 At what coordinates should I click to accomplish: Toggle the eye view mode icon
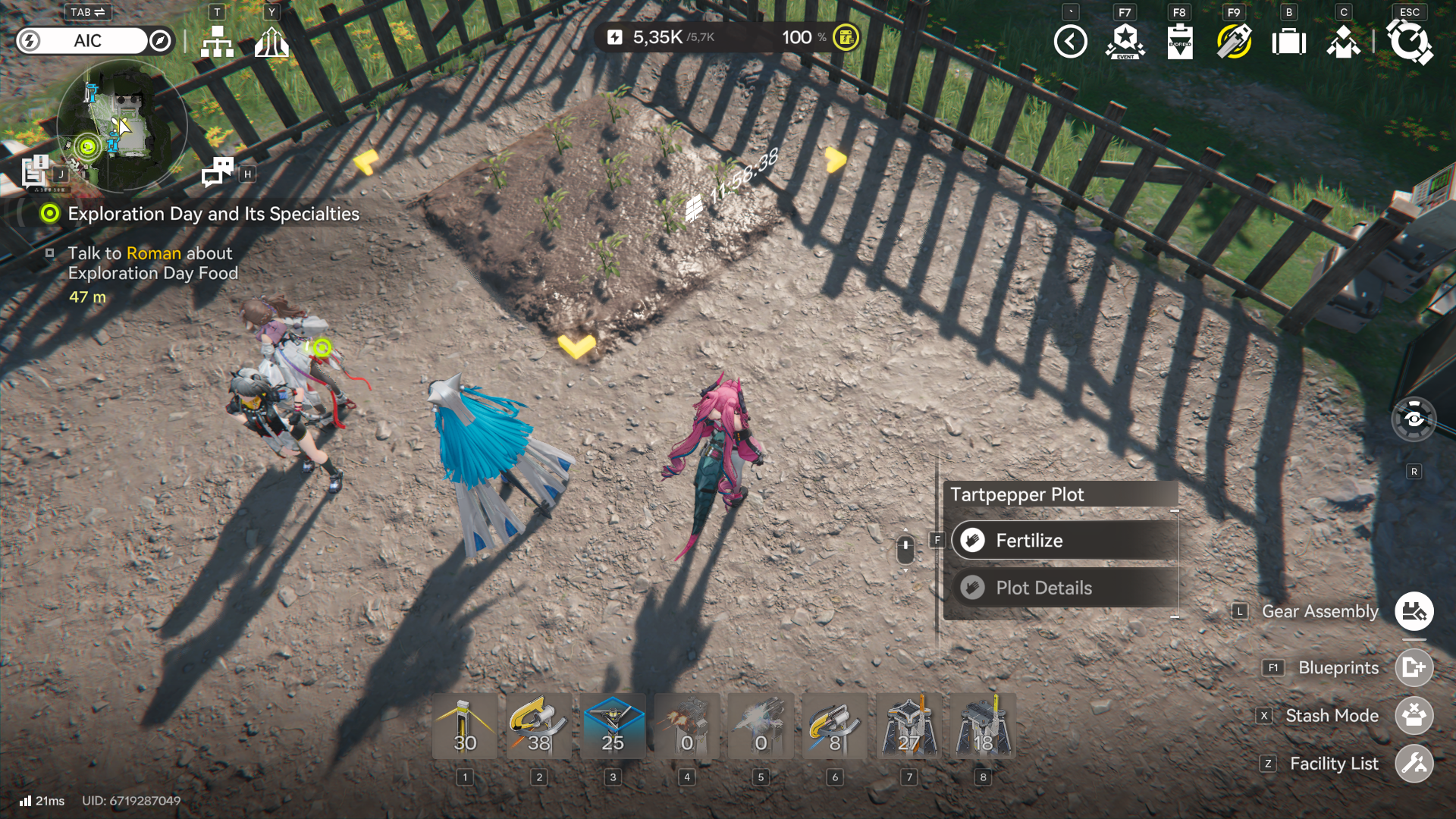pyautogui.click(x=1414, y=419)
